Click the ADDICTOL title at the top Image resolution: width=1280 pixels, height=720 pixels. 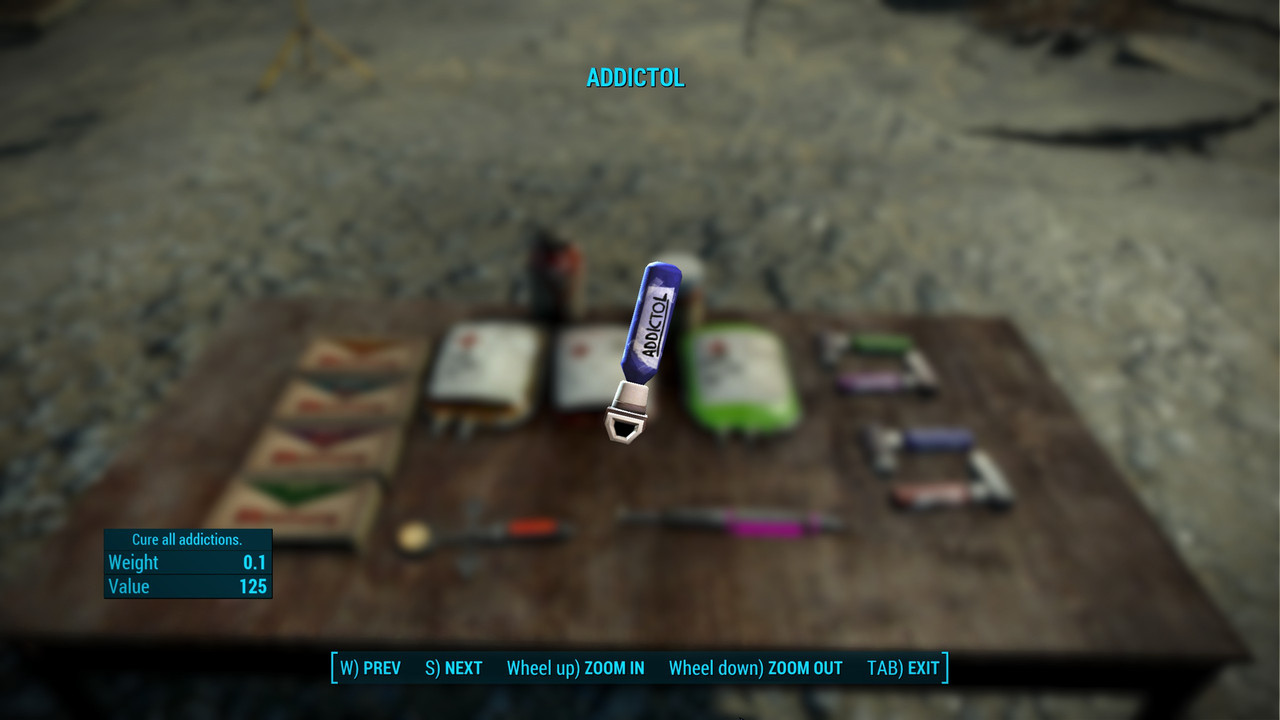click(637, 78)
